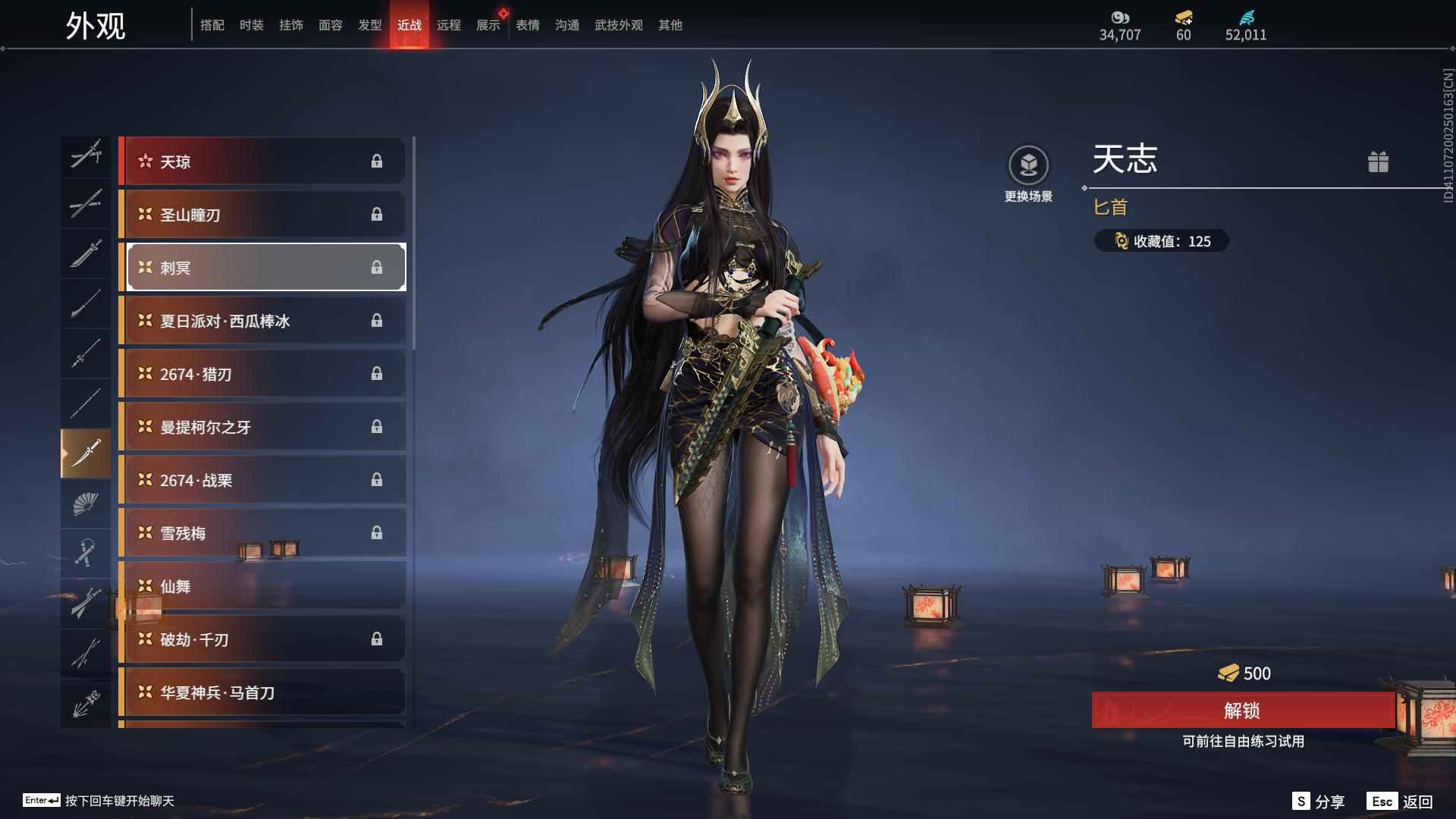Switch to the 远程 weapons tab
Viewport: 1456px width, 819px height.
pos(450,24)
